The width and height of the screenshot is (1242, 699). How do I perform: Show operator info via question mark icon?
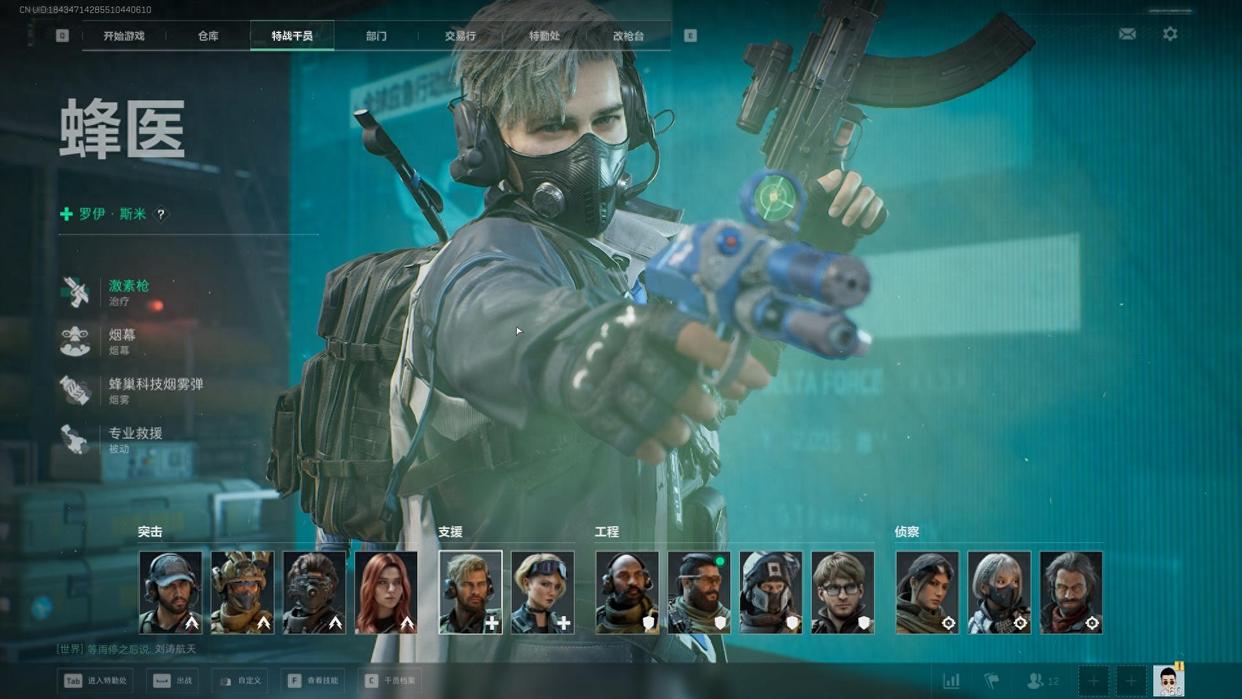pos(161,214)
